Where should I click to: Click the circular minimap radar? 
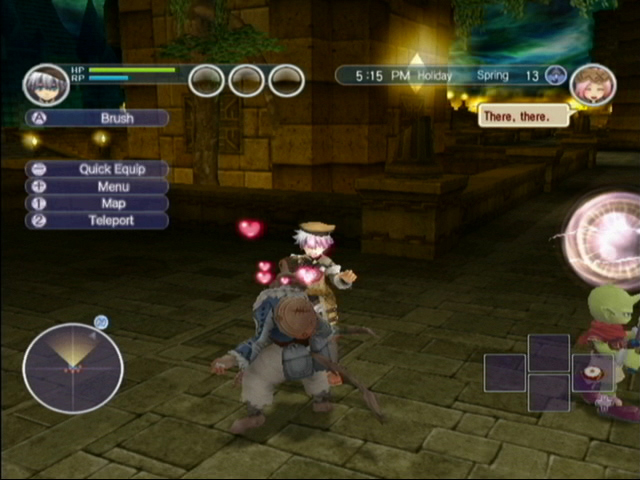point(73,368)
